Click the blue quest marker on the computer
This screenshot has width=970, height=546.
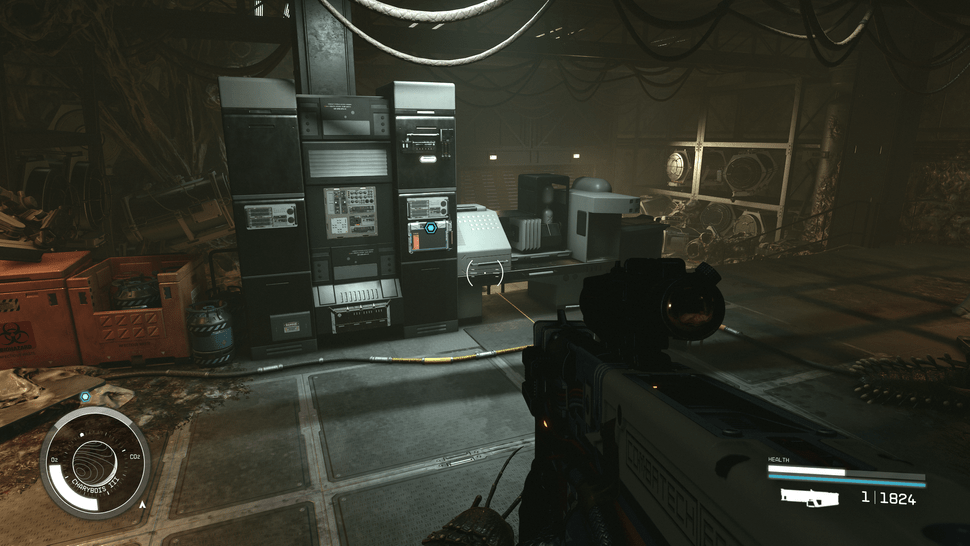tap(430, 228)
